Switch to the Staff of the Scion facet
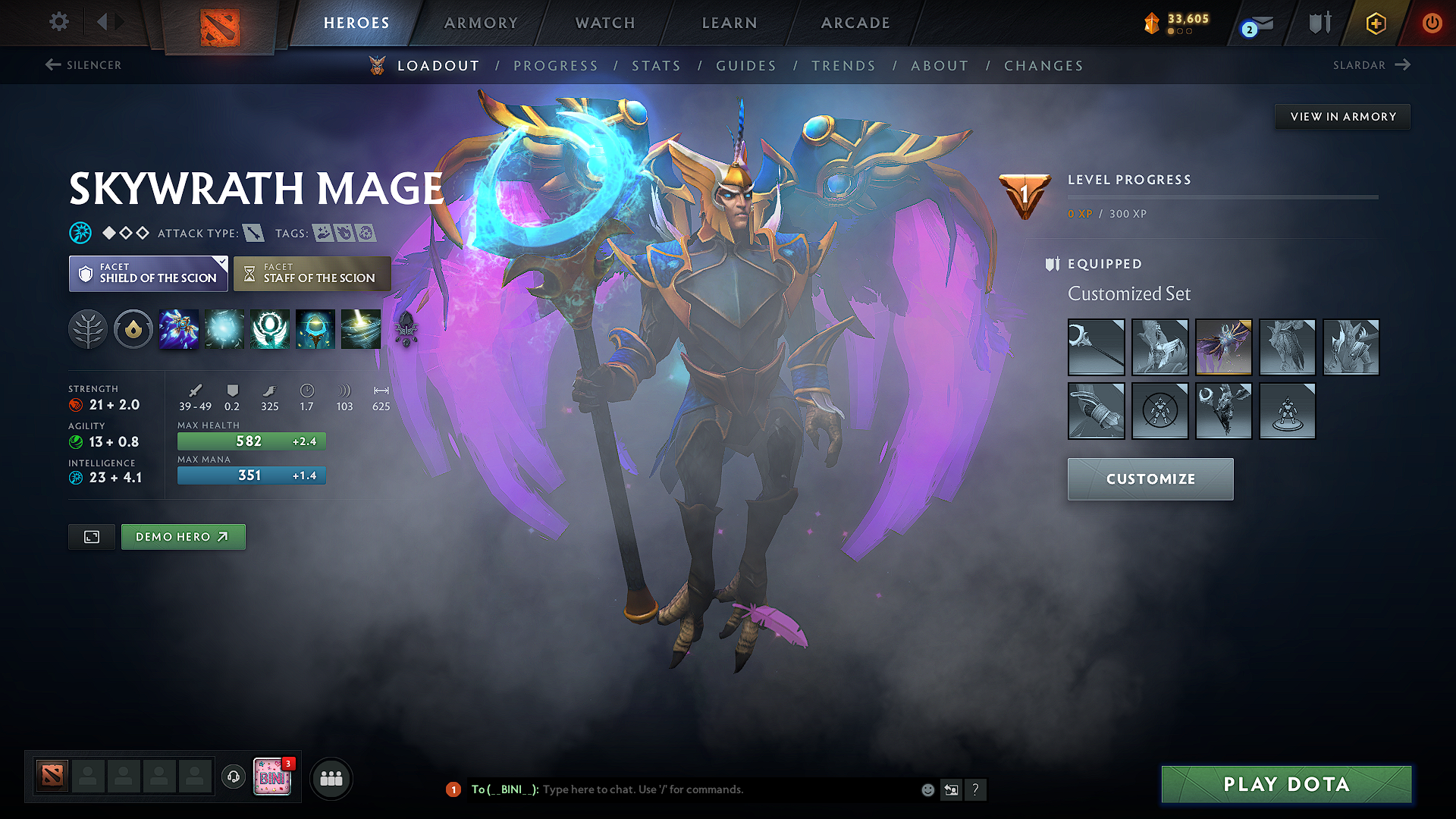Screen dimensions: 1456x819 pyautogui.click(x=312, y=274)
